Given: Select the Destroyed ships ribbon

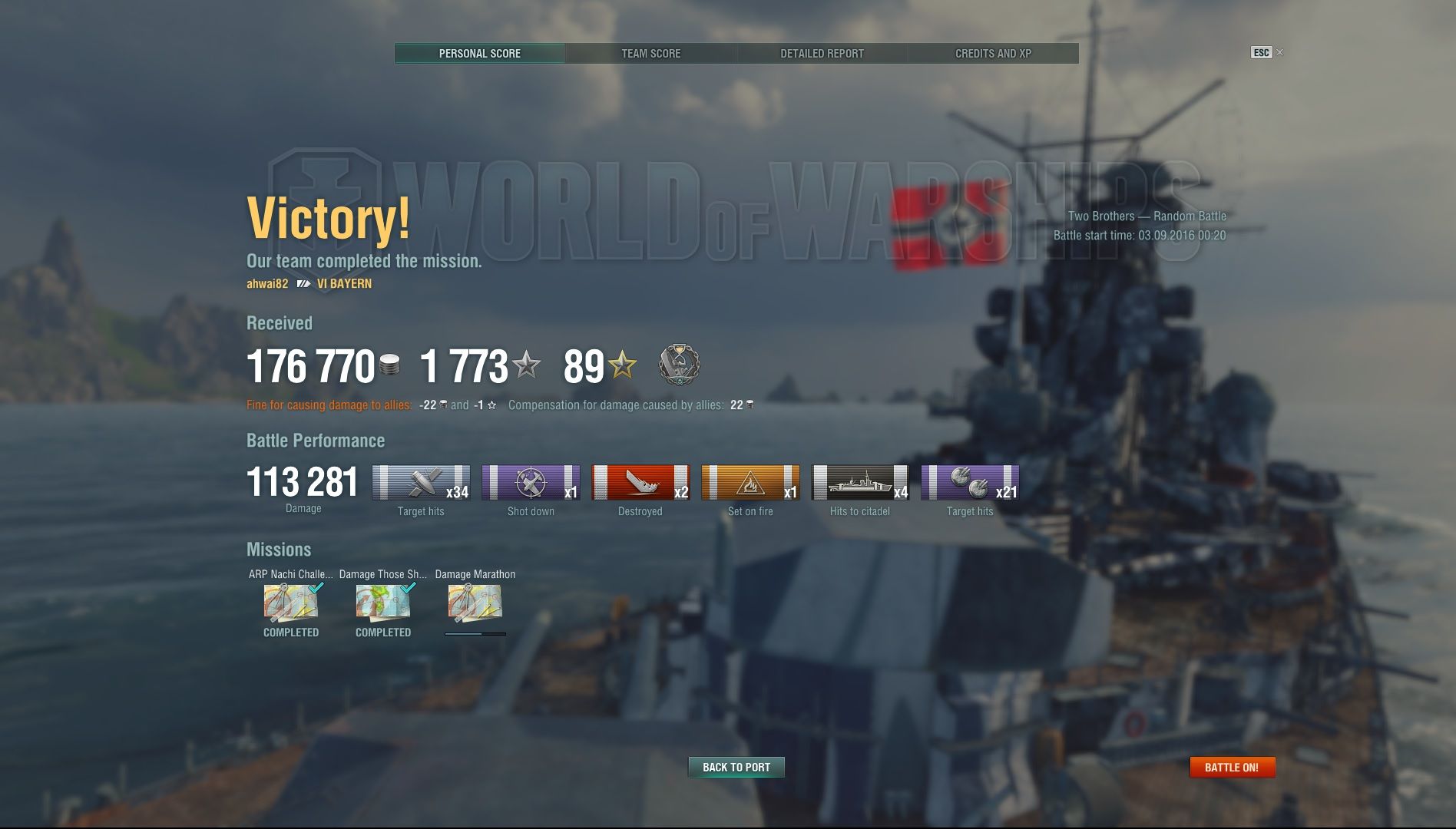Looking at the screenshot, I should point(640,483).
